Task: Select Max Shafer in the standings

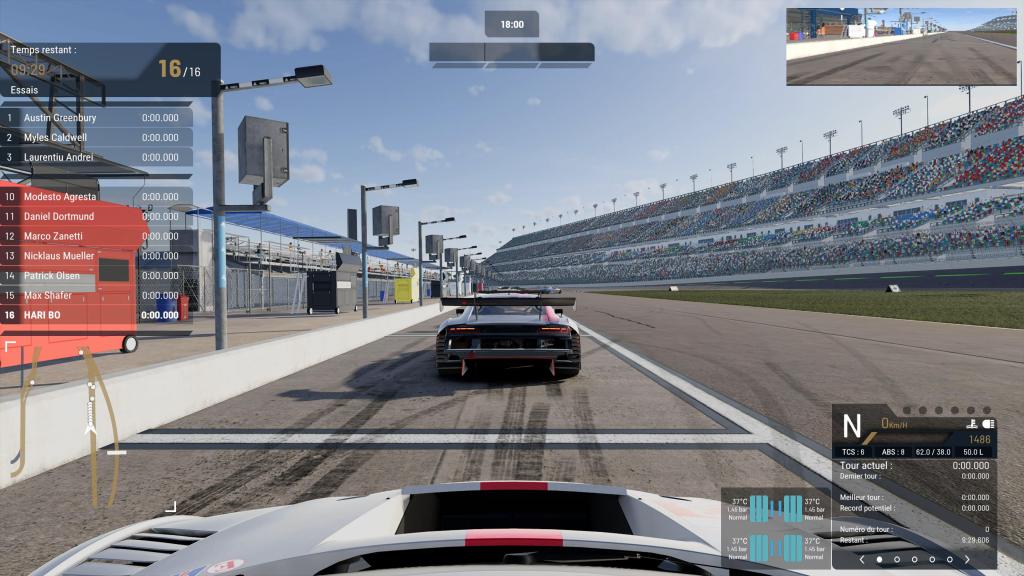Action: (x=97, y=295)
